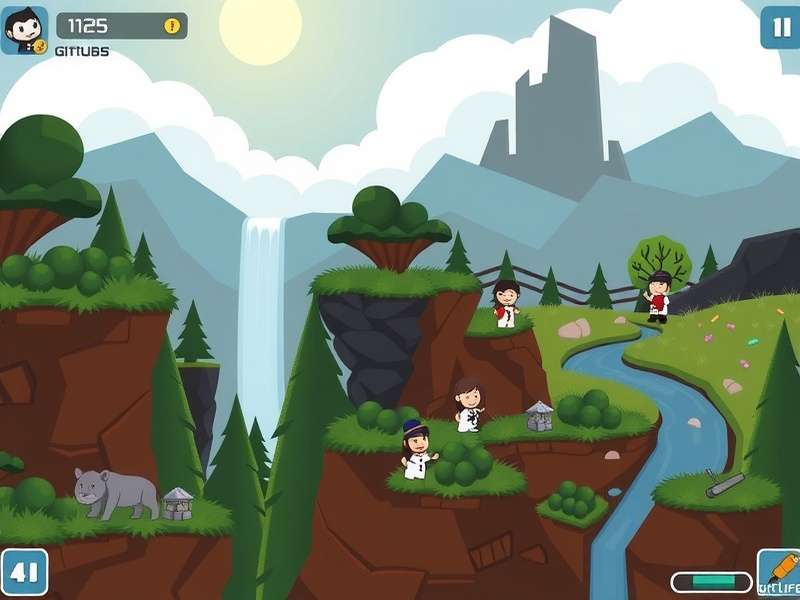Open the player avatar portrait
800x600 pixels.
coord(24,30)
